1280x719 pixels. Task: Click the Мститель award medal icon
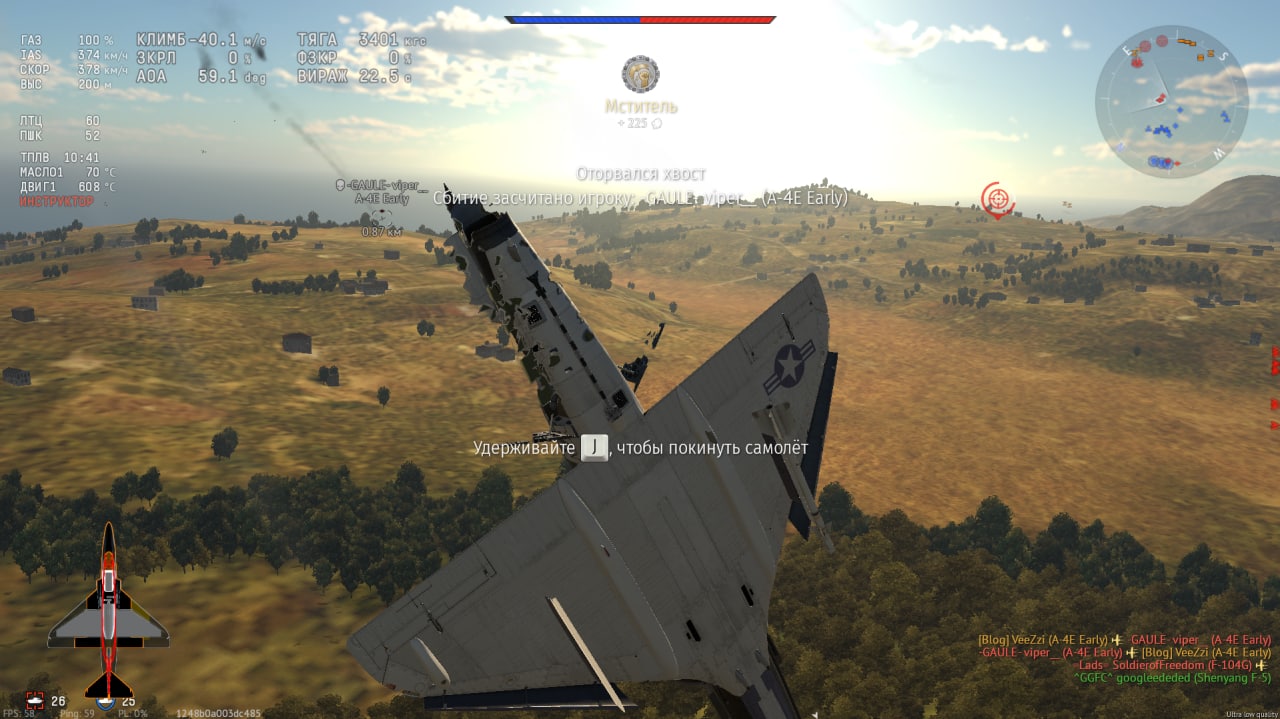coord(640,74)
